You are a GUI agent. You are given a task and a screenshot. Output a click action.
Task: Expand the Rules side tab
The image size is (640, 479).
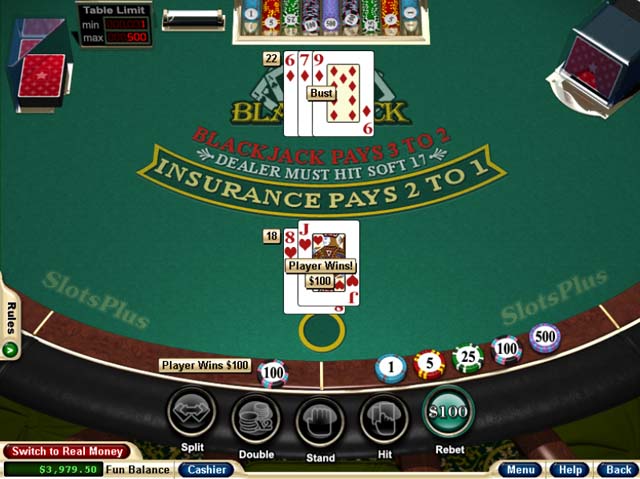coord(10,329)
